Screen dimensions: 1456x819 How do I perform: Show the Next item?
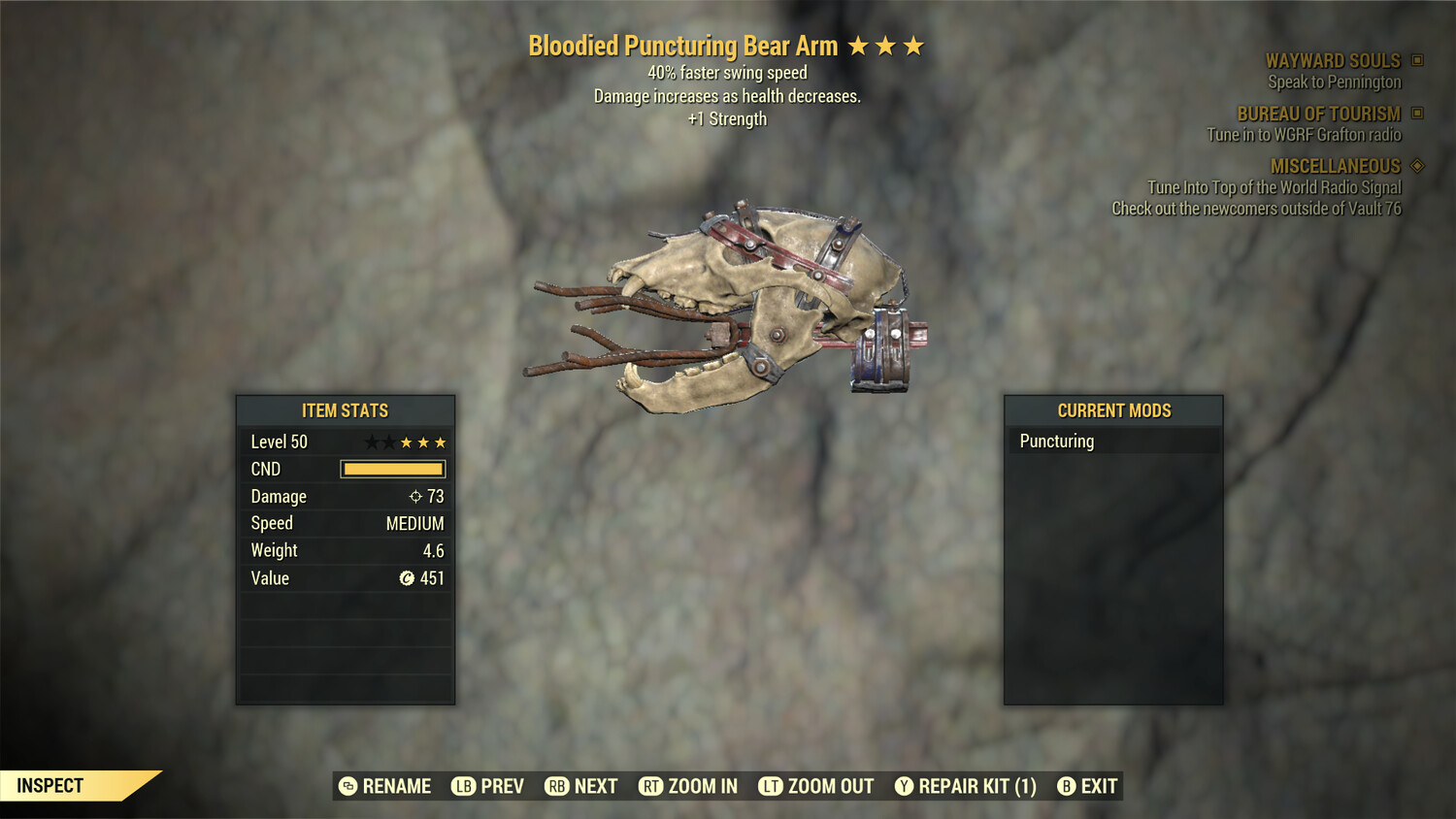[581, 786]
